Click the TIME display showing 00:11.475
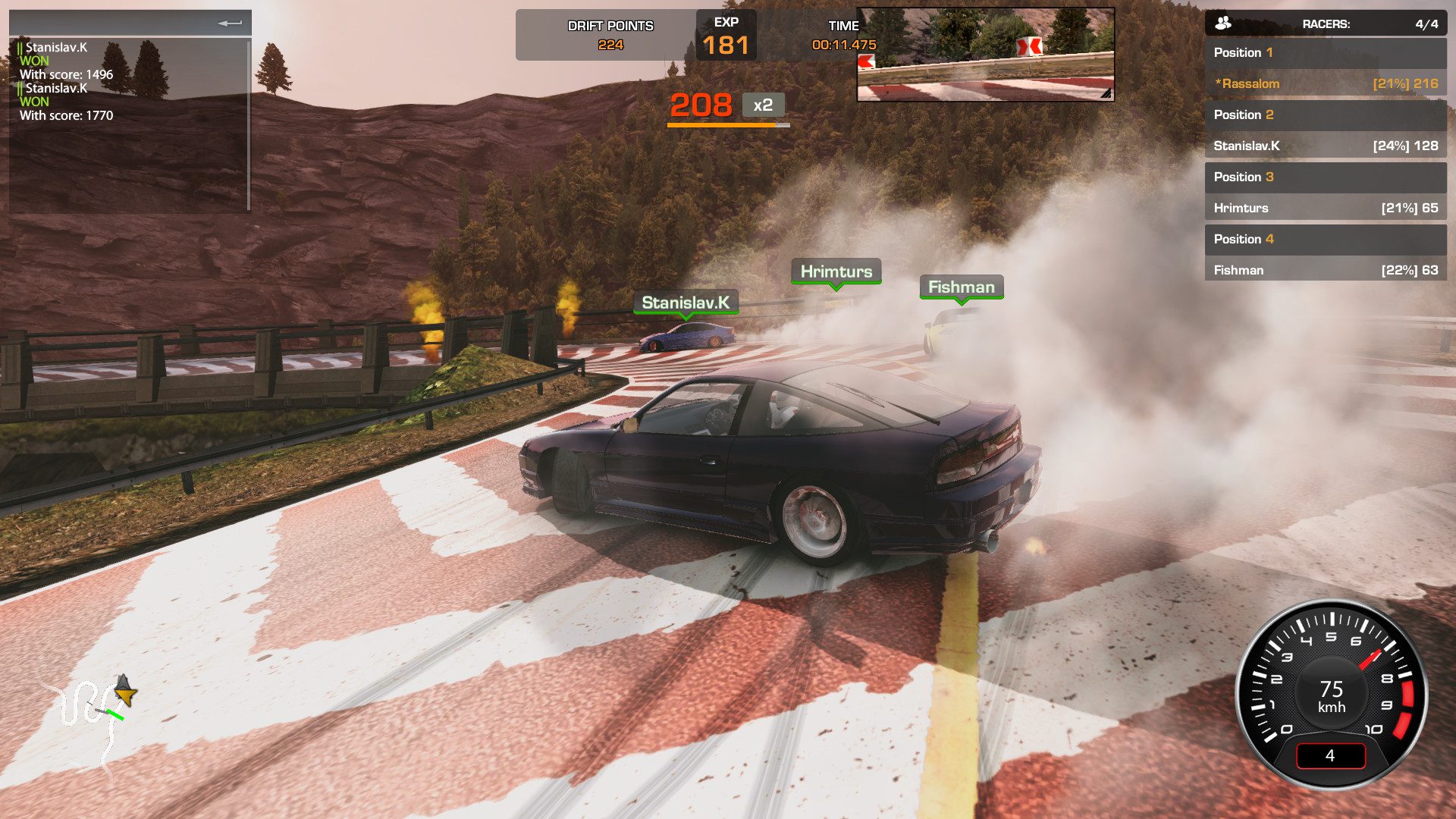The height and width of the screenshot is (819, 1456). 843,44
